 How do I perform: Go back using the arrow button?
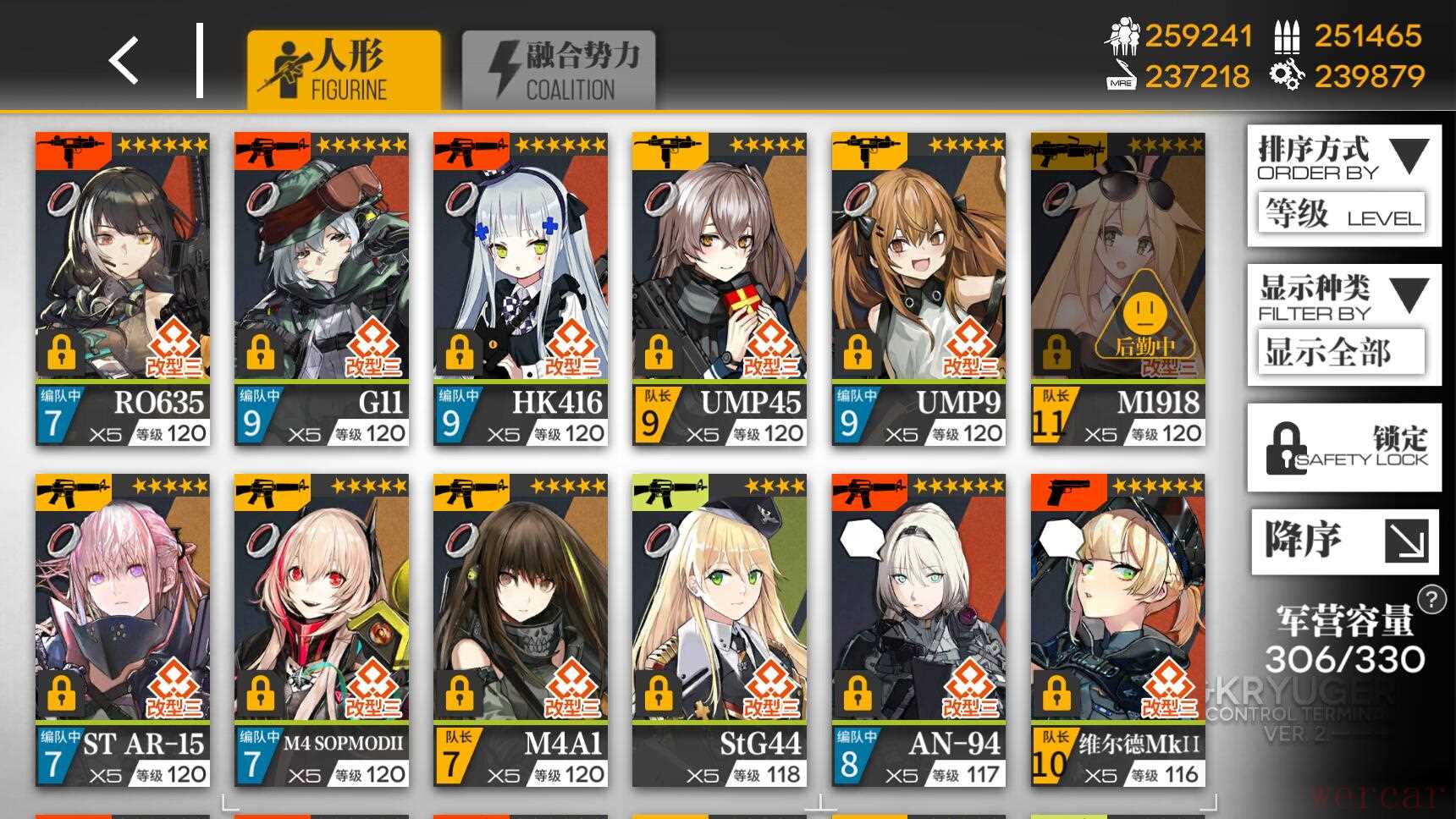[124, 61]
